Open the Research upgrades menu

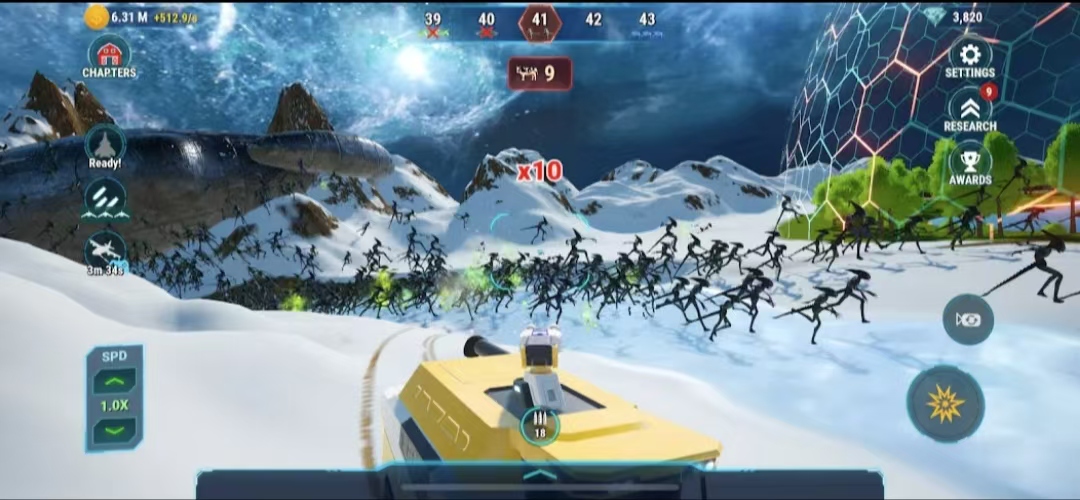coord(969,109)
